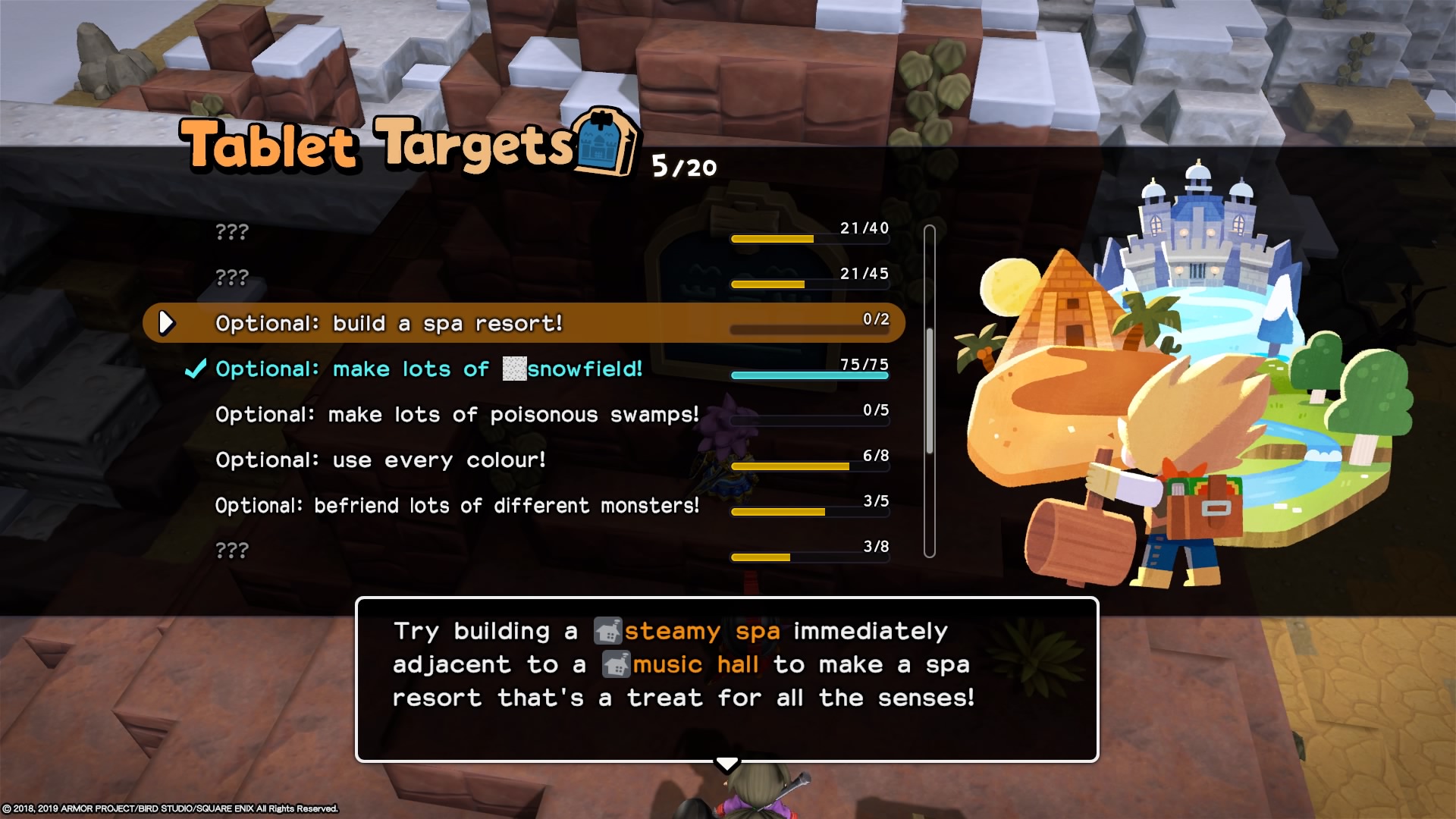
Task: Select the highlighted build a spa resort objective
Action: (x=387, y=322)
